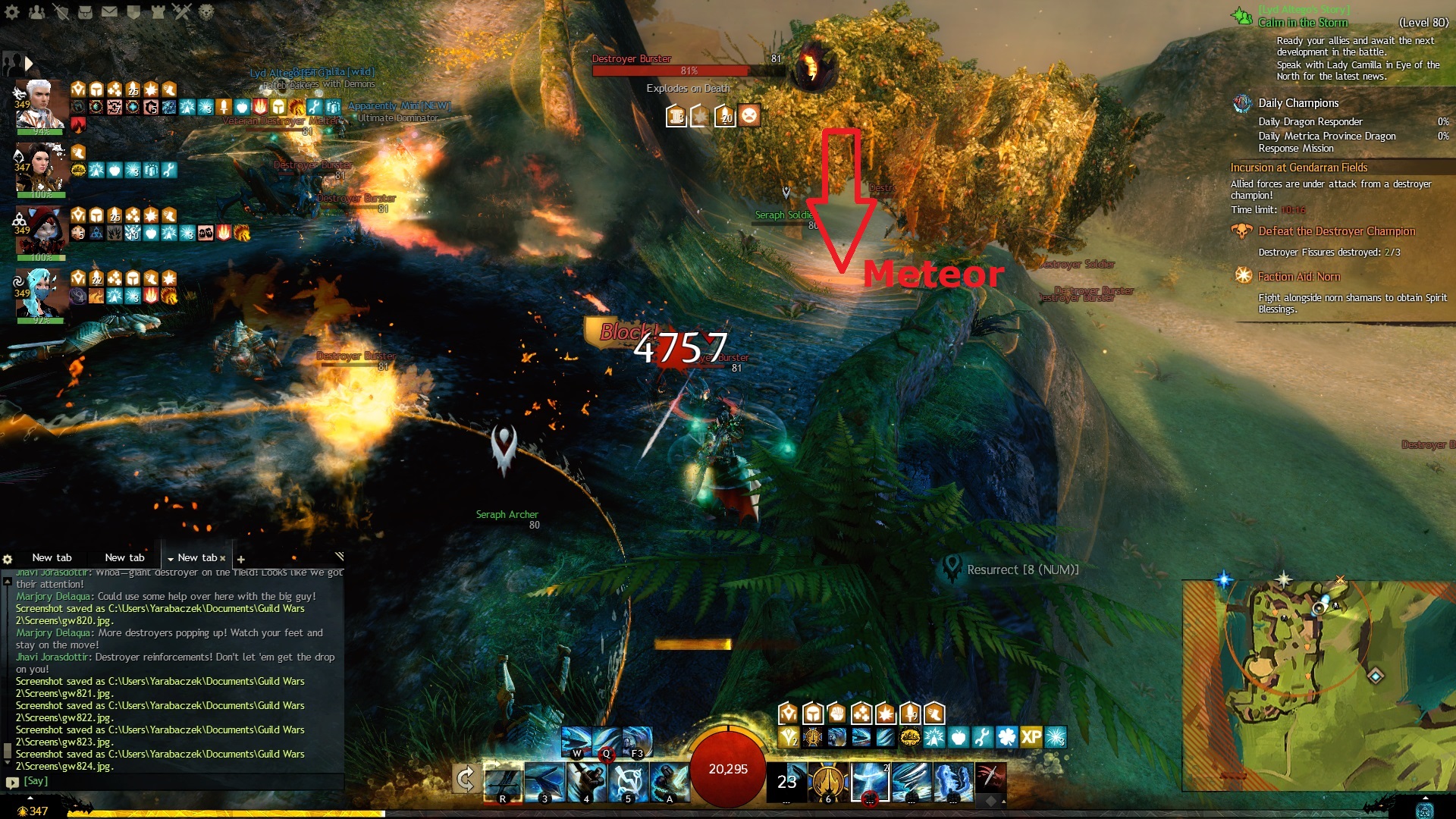Open the guild shield icon
Screen dimensions: 1456x819
pos(133,11)
